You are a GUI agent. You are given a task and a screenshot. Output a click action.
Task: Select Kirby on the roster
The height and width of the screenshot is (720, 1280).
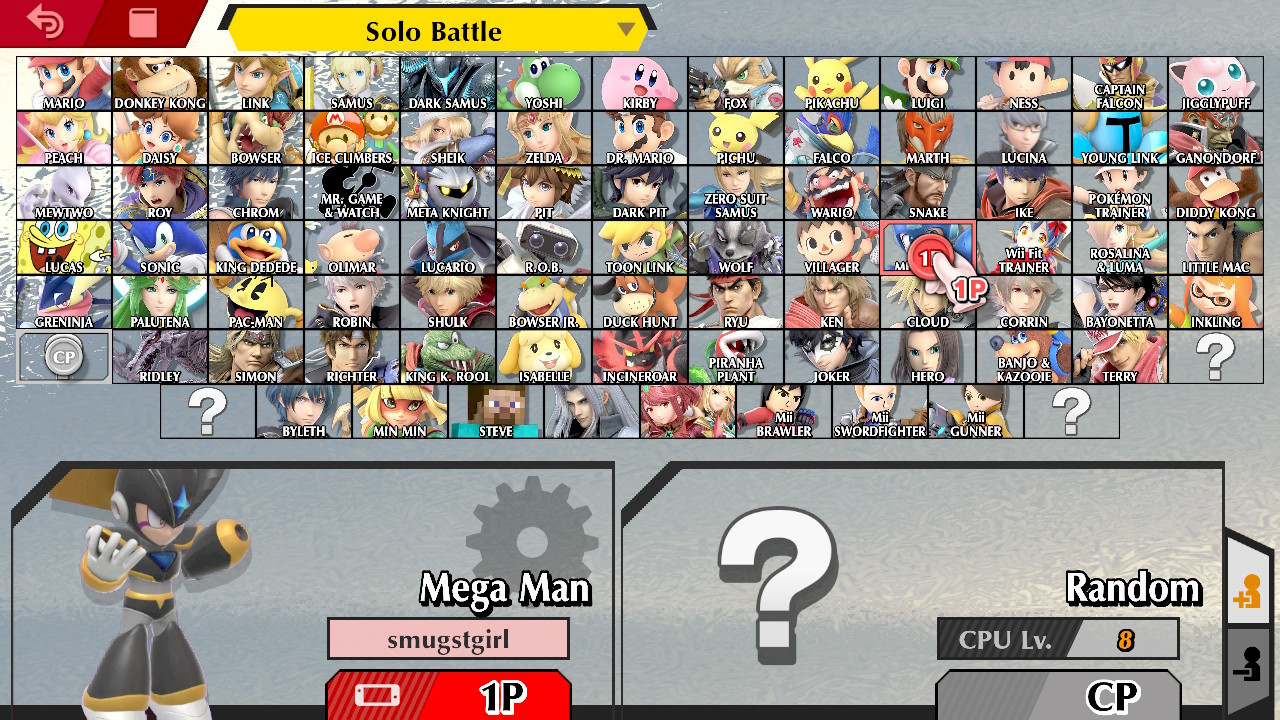point(640,84)
